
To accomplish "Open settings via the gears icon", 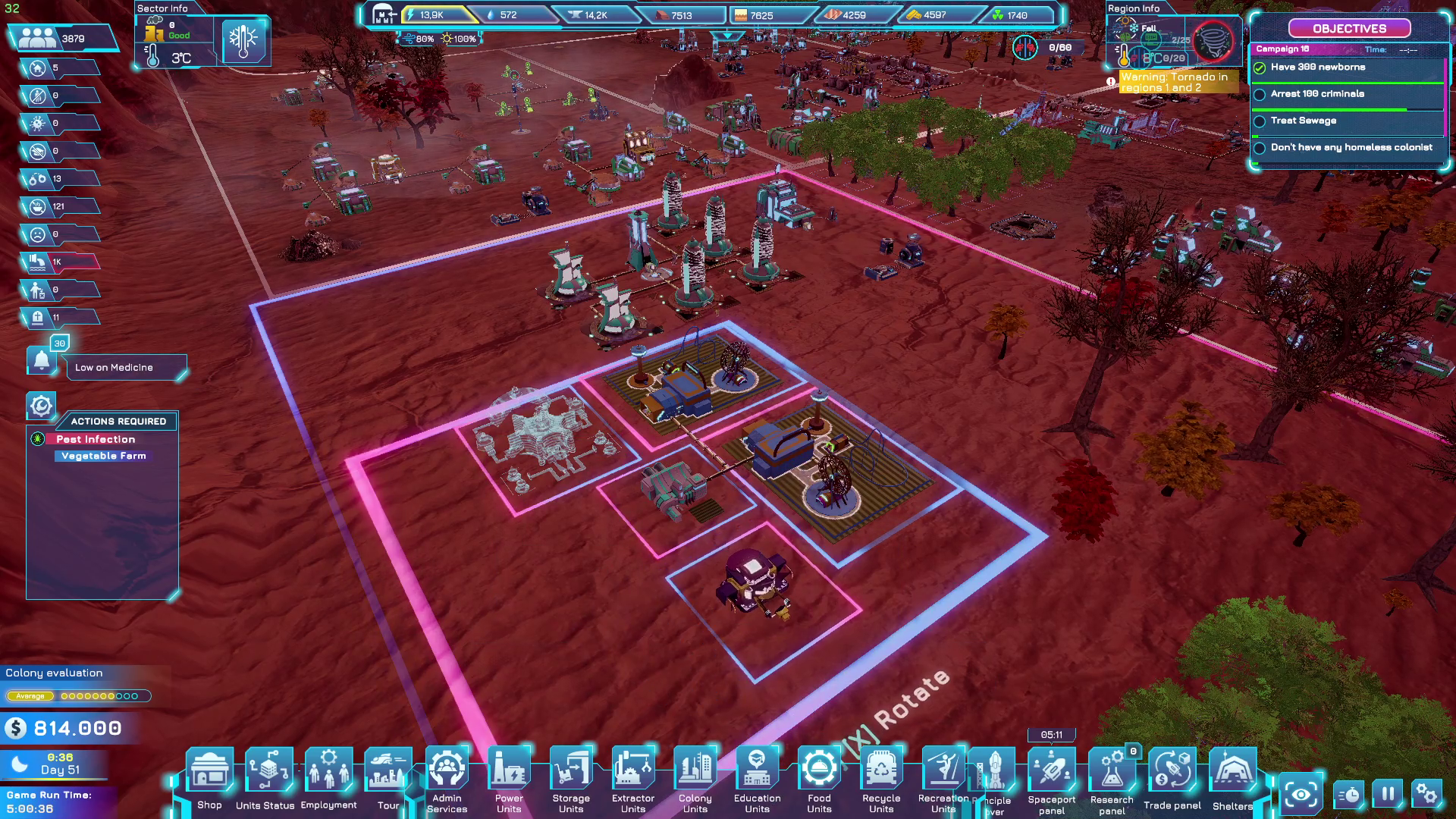I will coord(1426,794).
